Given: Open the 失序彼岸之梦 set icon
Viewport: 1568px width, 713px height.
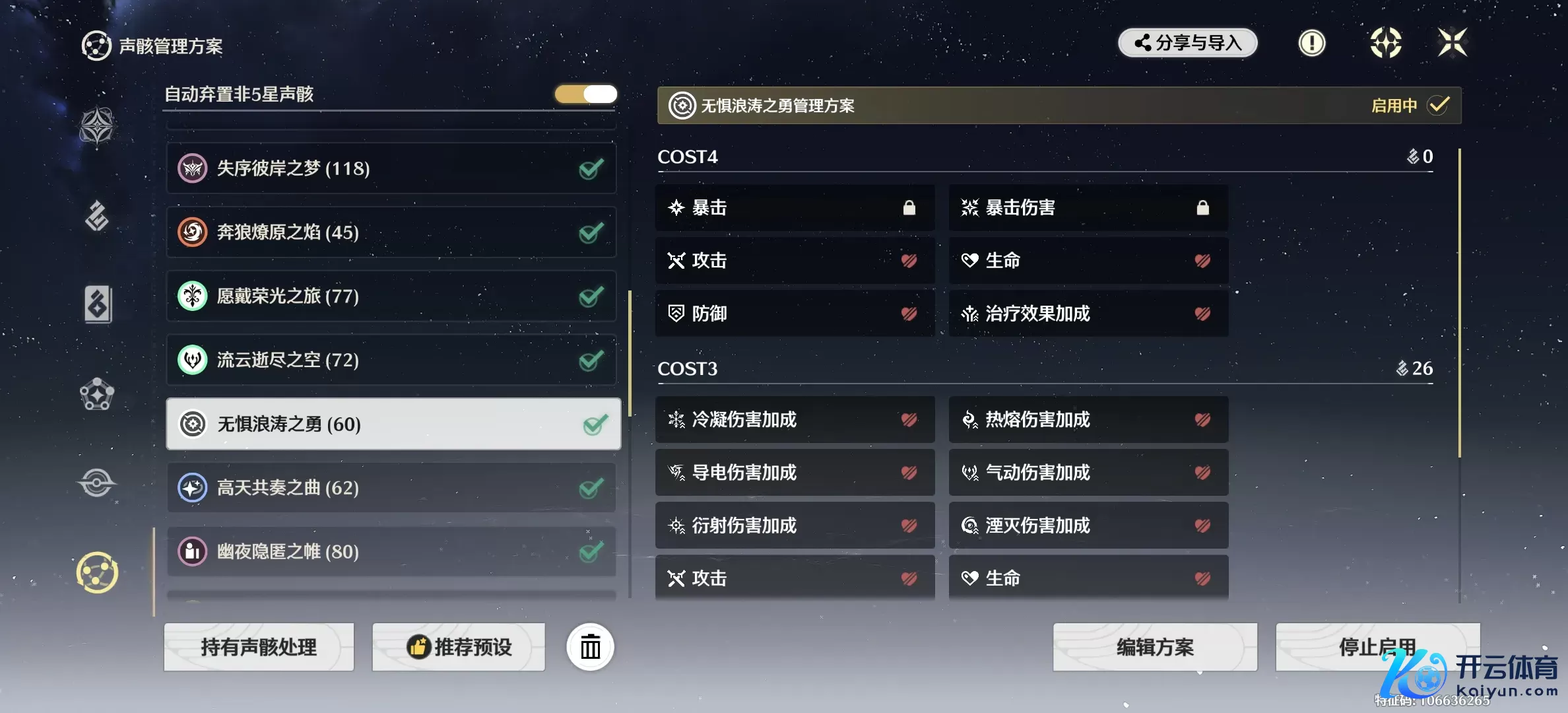Looking at the screenshot, I should pyautogui.click(x=192, y=168).
